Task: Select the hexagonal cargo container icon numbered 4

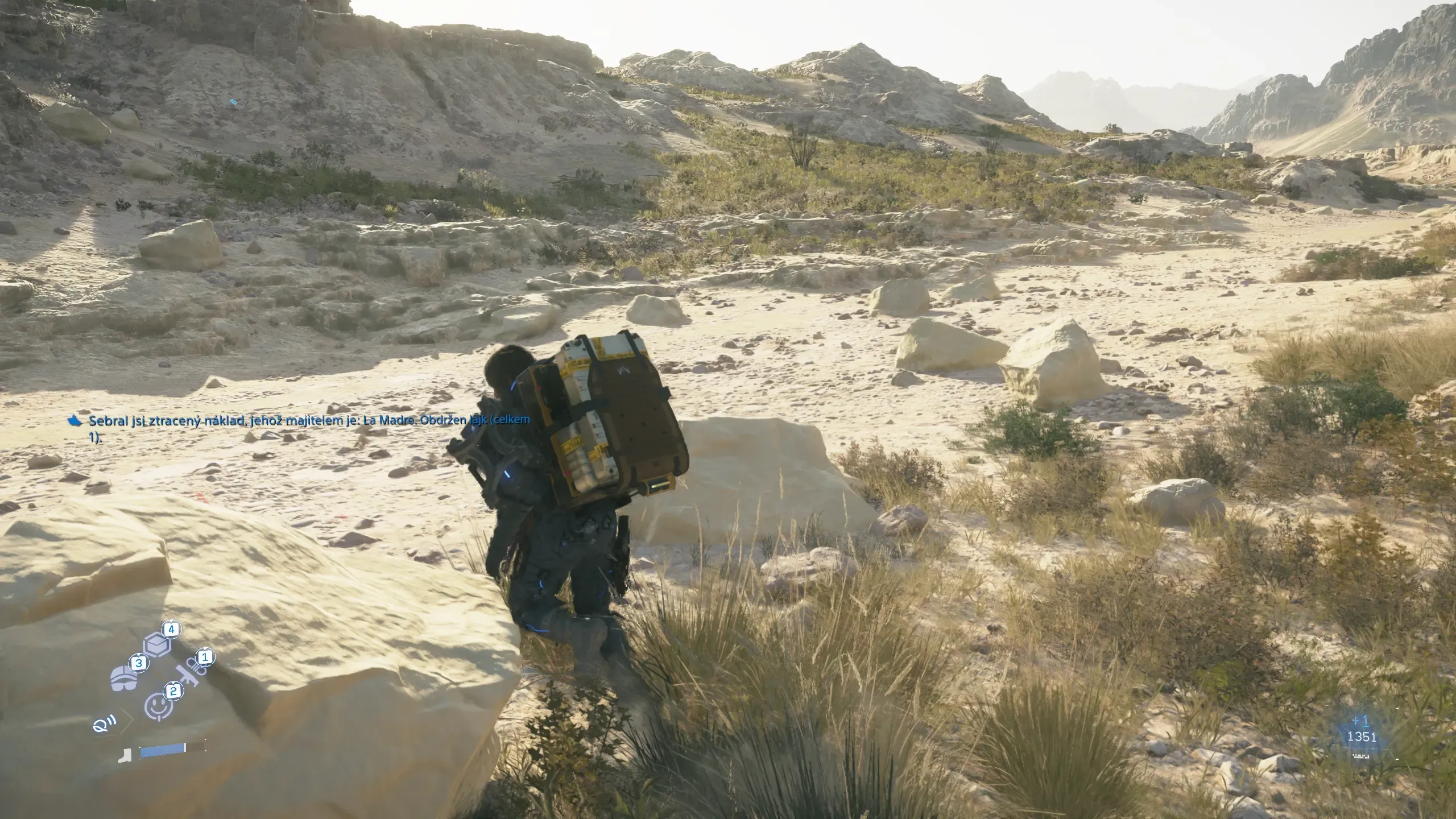Action: [x=156, y=645]
